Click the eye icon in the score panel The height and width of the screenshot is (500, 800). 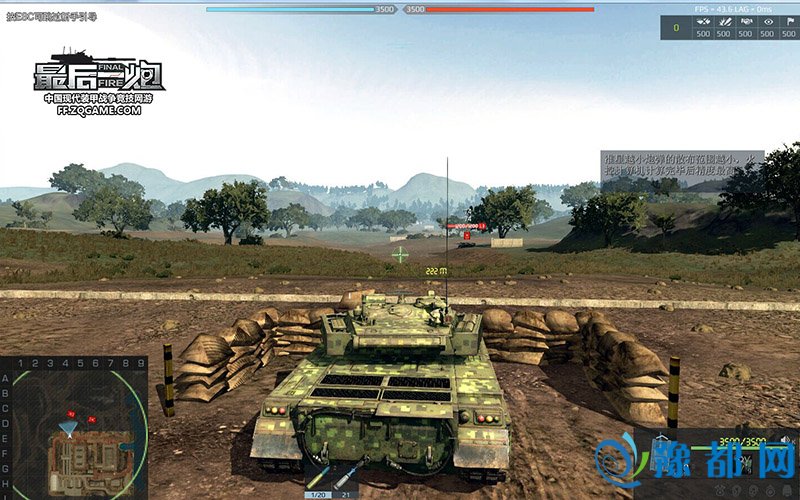[x=768, y=21]
